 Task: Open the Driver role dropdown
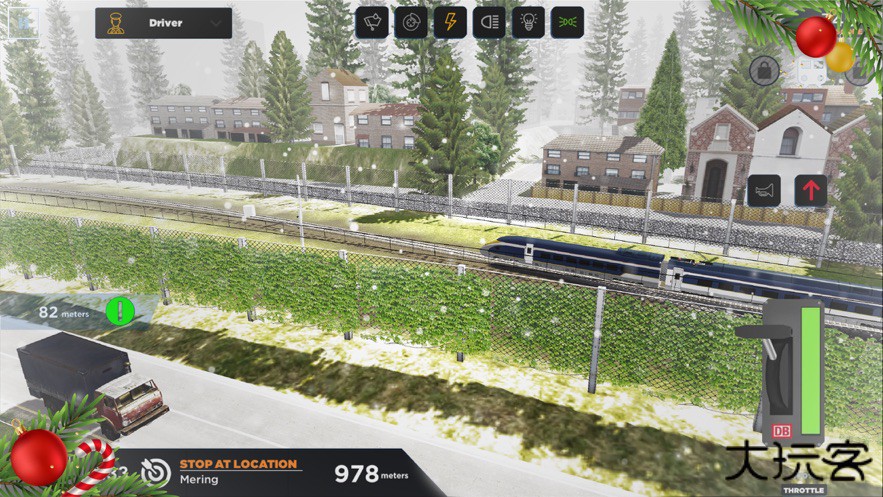click(x=163, y=22)
